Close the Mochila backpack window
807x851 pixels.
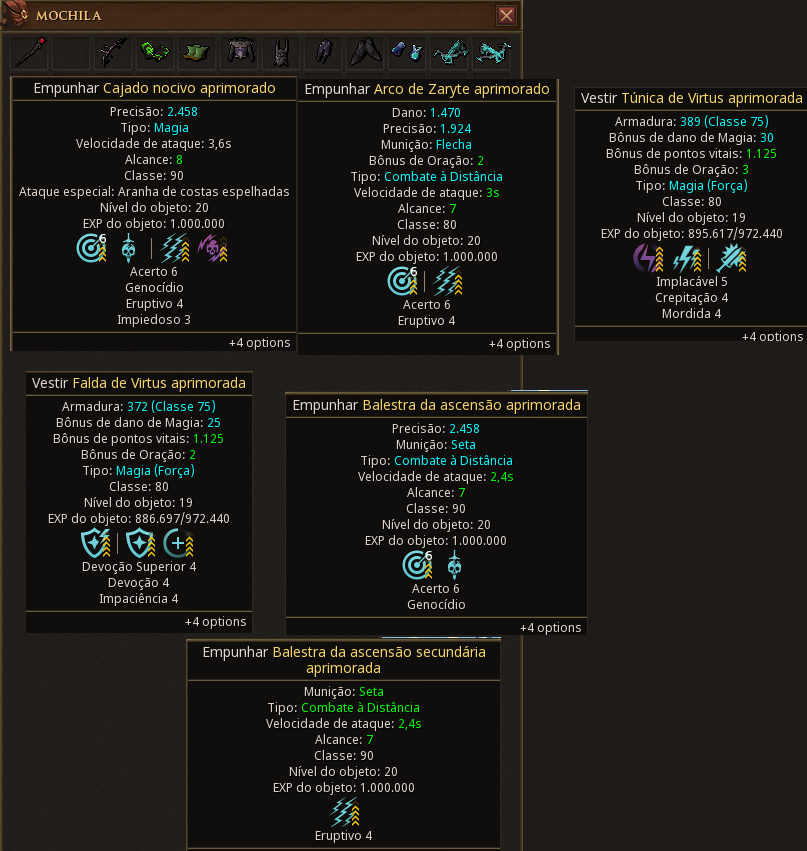click(506, 15)
